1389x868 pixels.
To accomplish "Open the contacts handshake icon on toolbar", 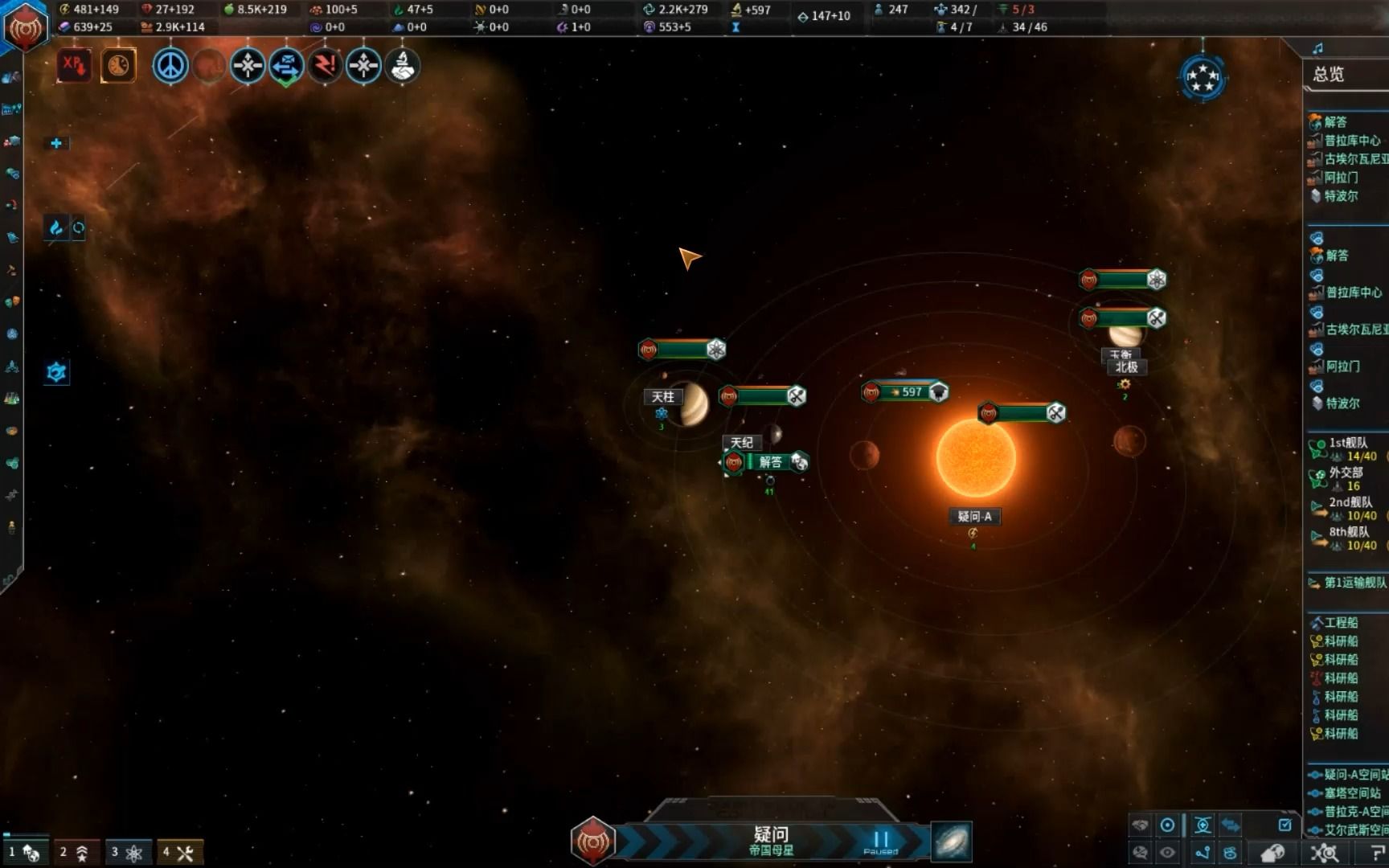I will (x=402, y=68).
